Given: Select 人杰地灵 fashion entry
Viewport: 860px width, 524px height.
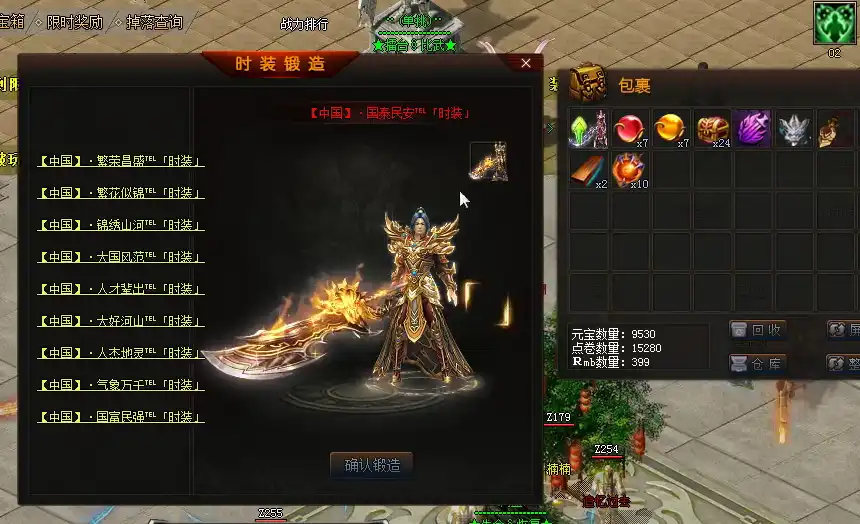Looking at the screenshot, I should 121,353.
